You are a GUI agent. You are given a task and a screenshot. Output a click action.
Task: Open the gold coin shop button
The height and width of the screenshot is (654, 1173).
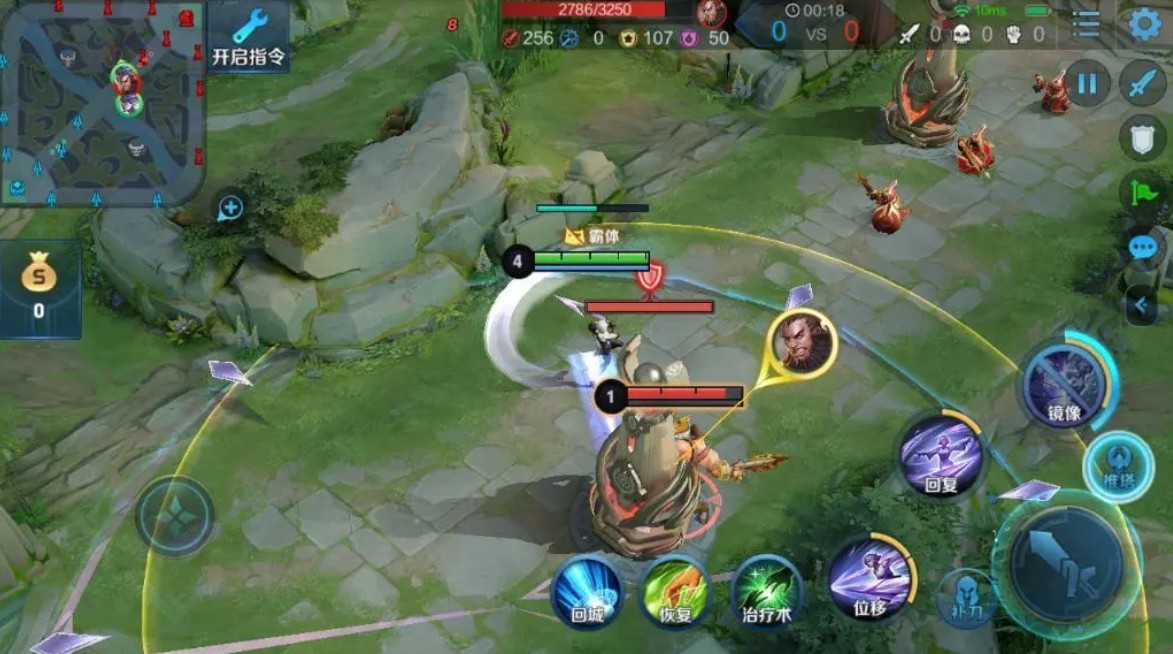click(39, 287)
